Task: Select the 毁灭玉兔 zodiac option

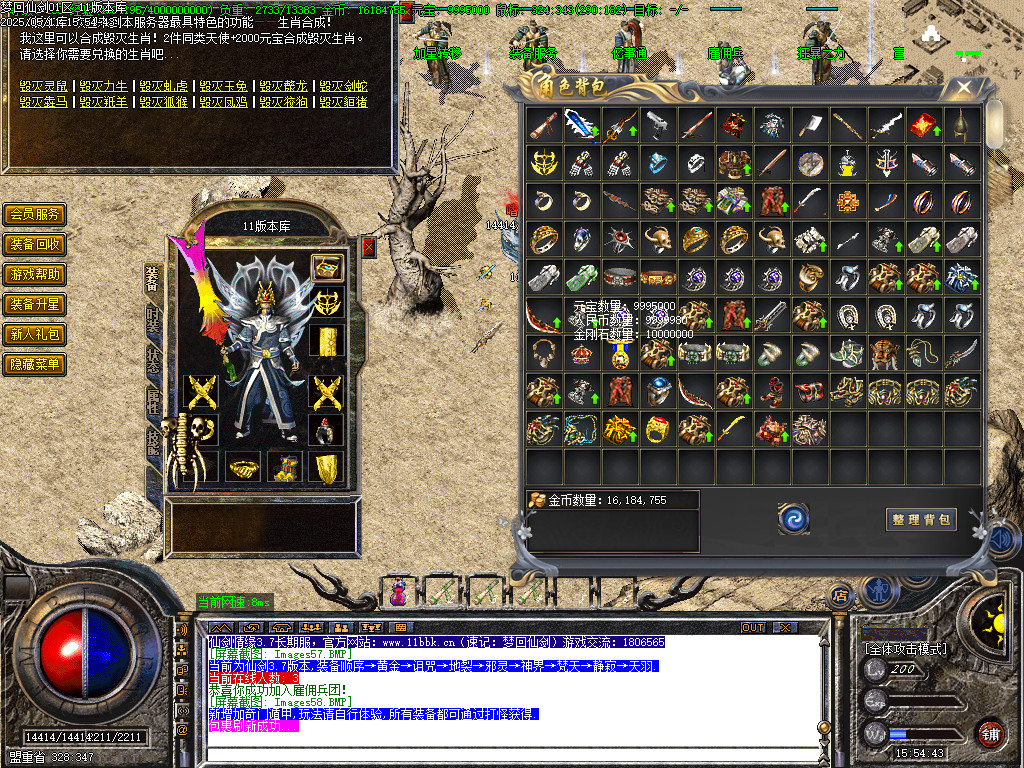Action: coord(223,87)
